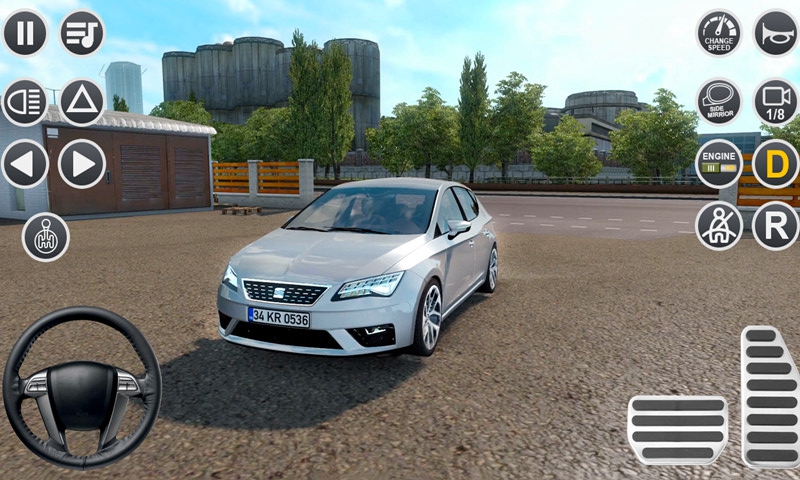This screenshot has width=800, height=480.
Task: Honk the horn button
Action: click(x=776, y=33)
